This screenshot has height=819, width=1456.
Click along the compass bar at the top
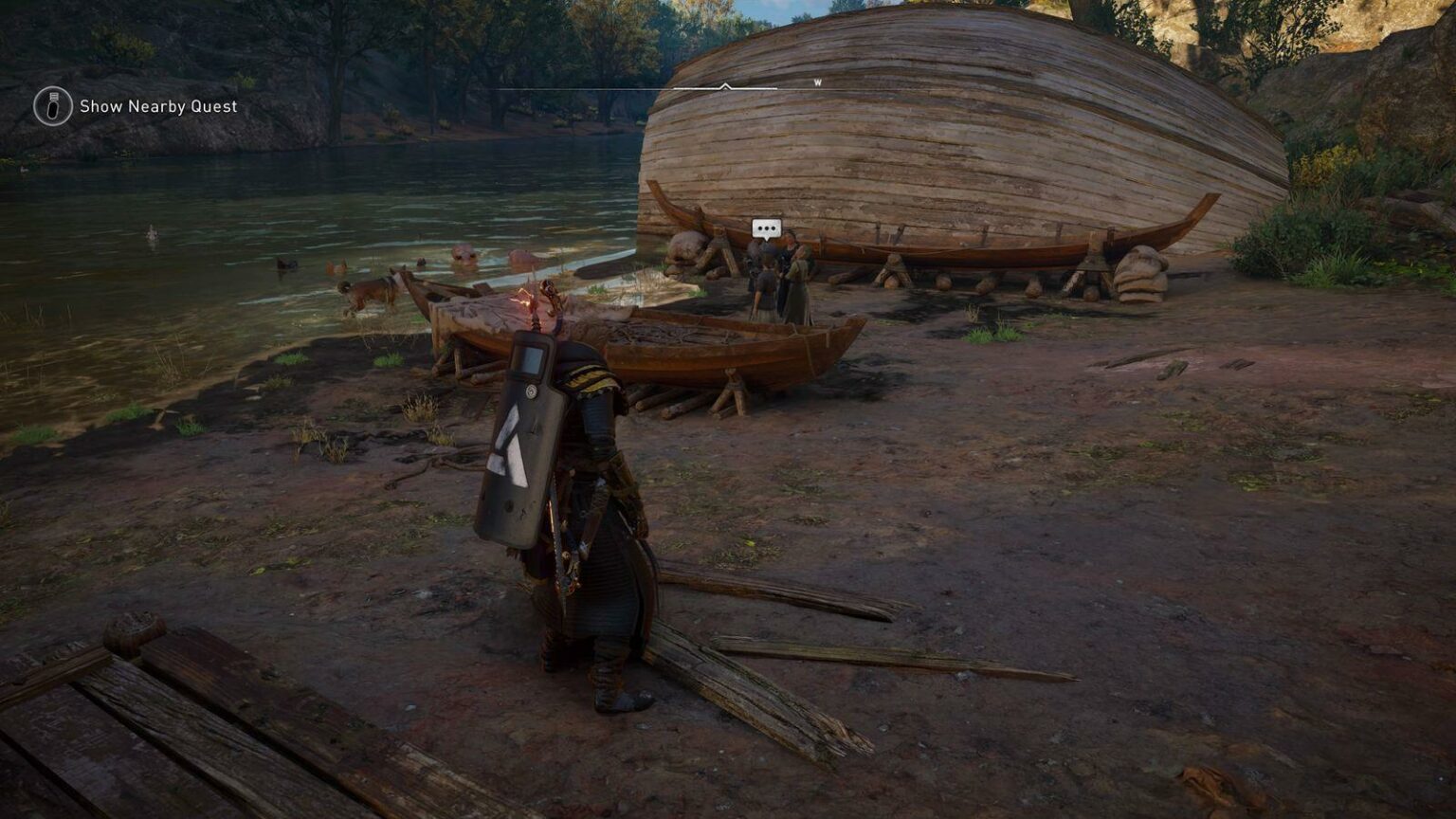(x=664, y=88)
